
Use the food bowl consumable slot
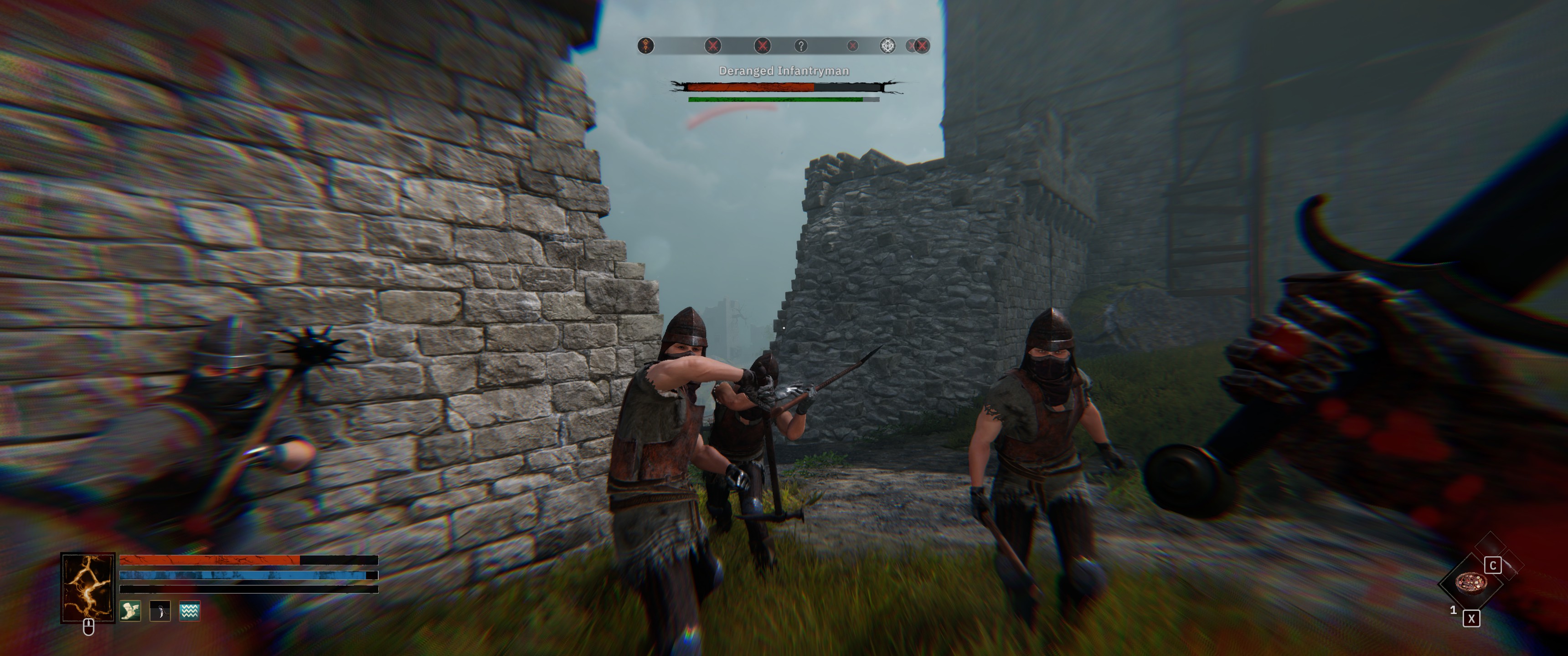(x=1470, y=582)
